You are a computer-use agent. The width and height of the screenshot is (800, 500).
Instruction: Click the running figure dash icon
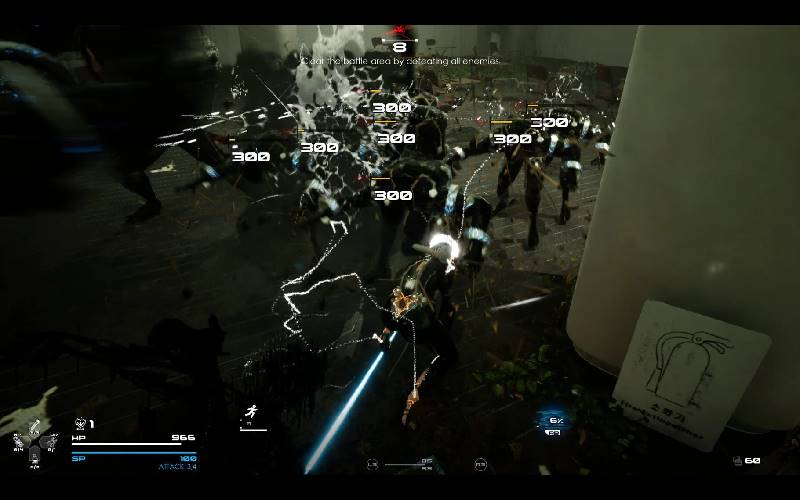pos(250,411)
